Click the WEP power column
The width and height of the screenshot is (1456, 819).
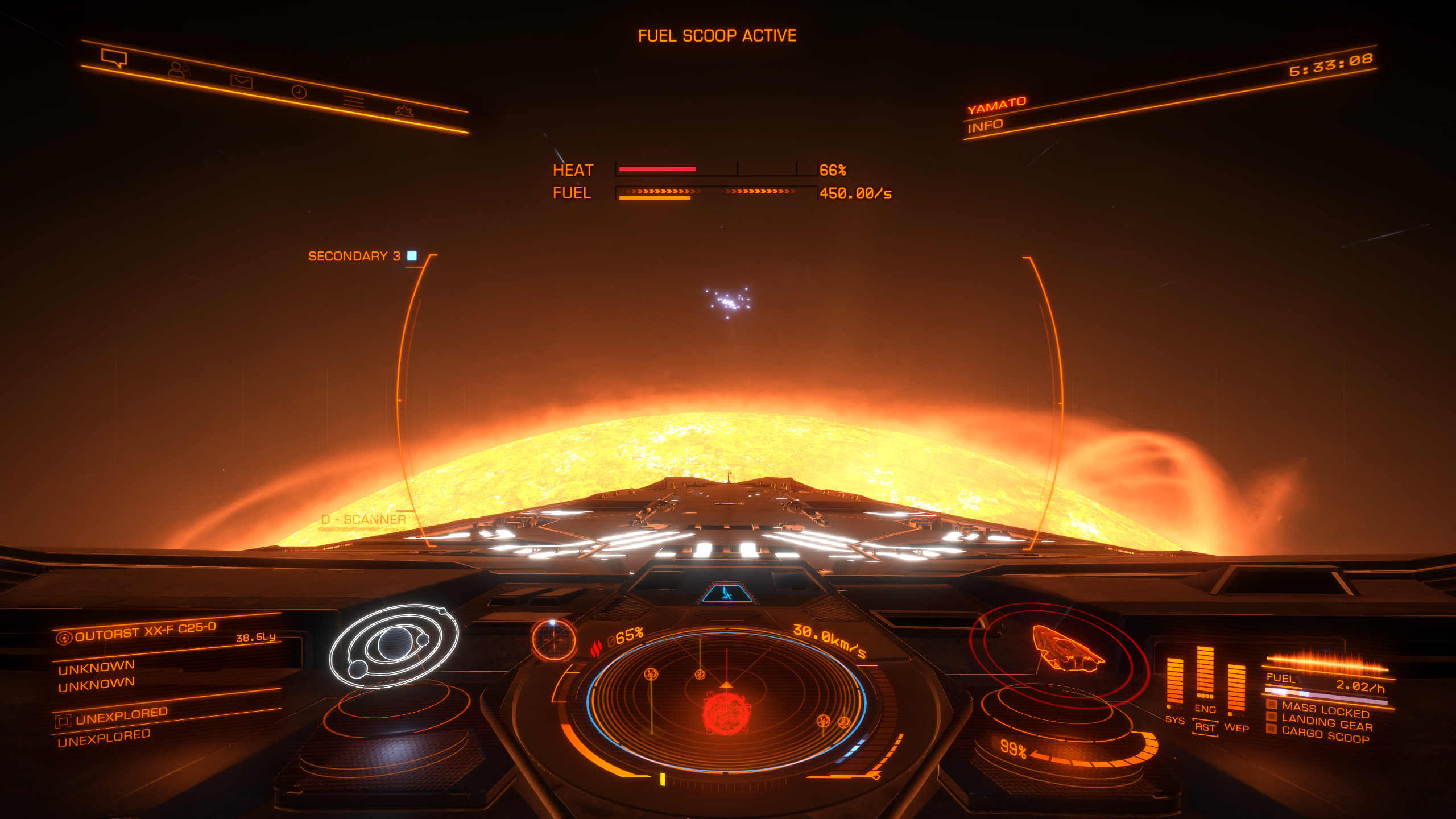1236,687
